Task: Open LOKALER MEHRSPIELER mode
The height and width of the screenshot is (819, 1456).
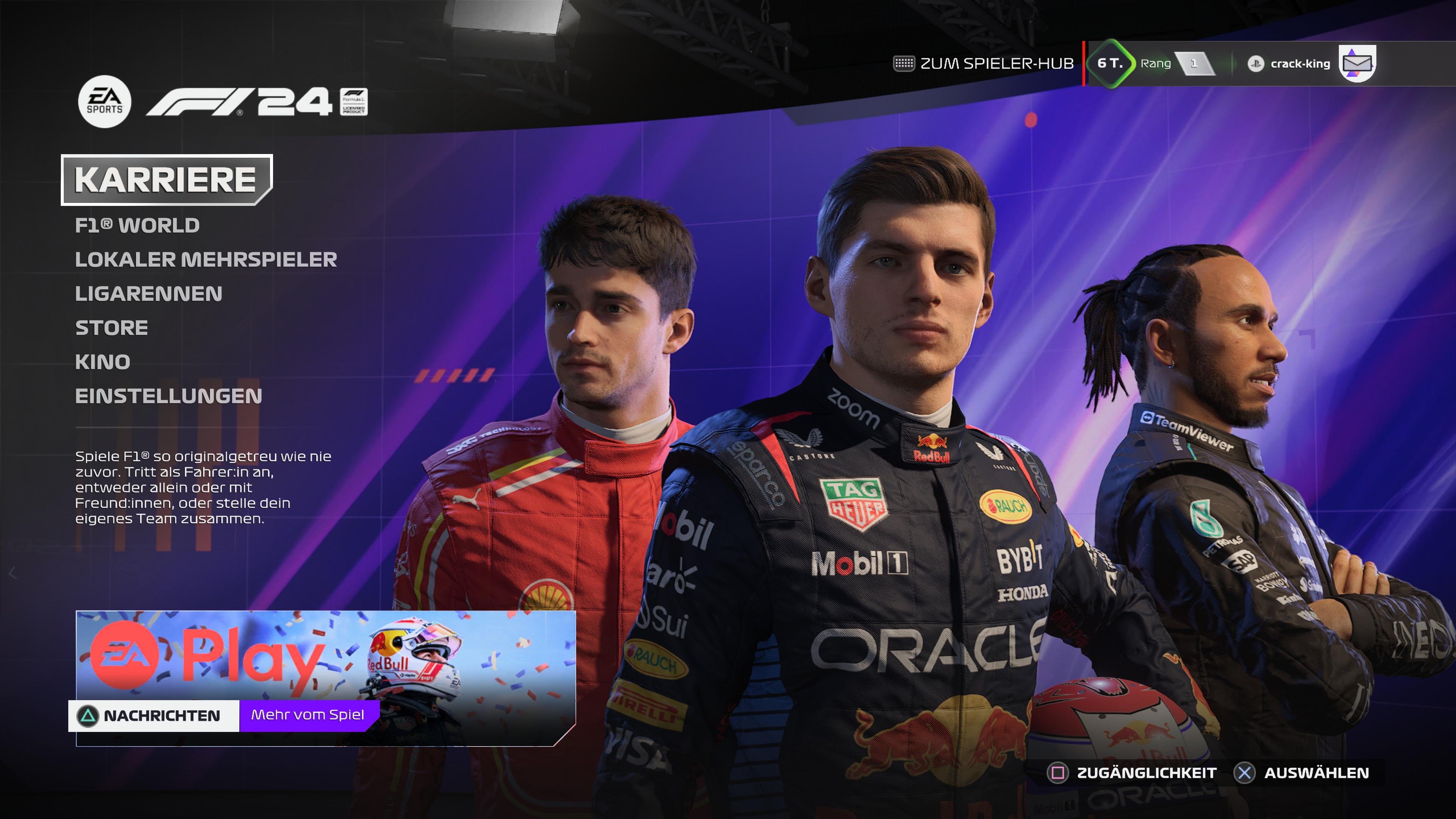Action: click(x=206, y=259)
